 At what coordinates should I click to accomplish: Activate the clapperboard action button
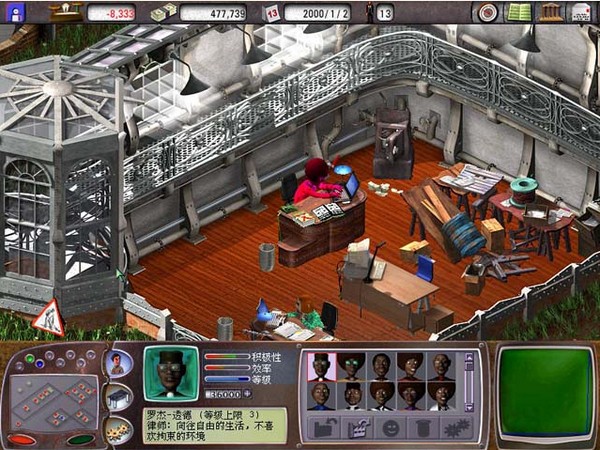click(x=356, y=428)
